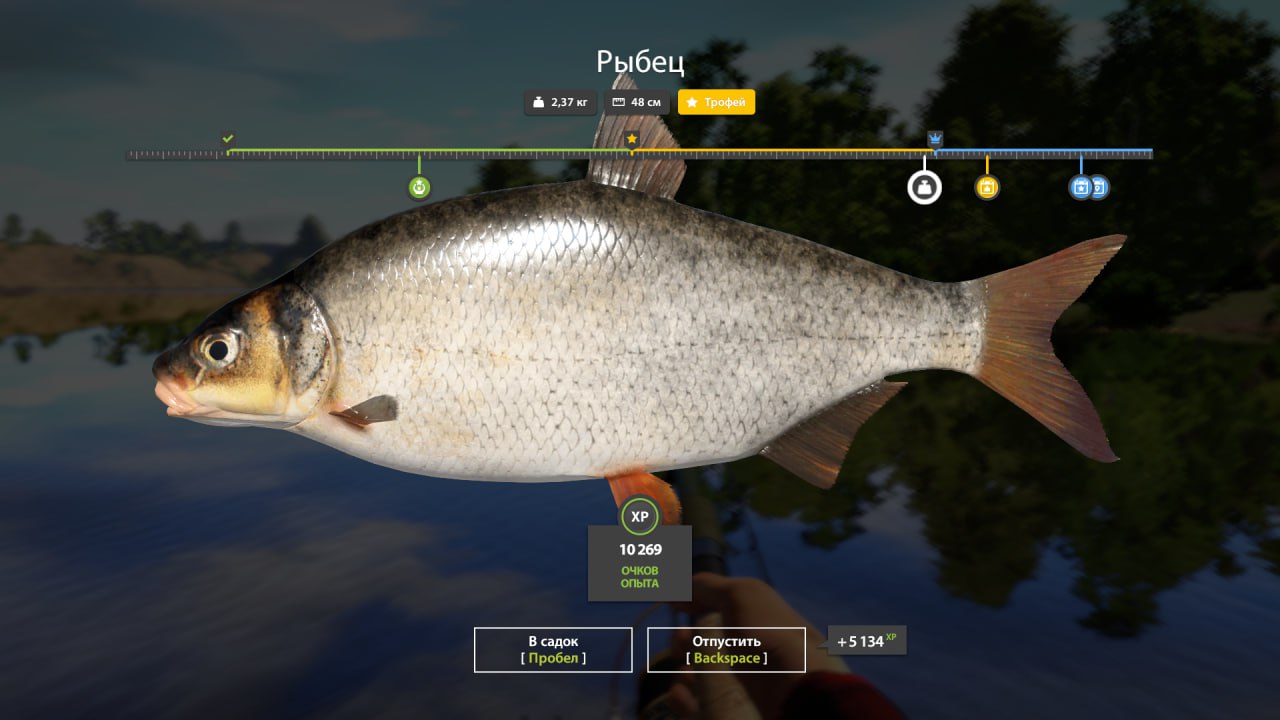Click the blue record marker on the scale
Viewport: 1280px width, 720px height.
1081,187
